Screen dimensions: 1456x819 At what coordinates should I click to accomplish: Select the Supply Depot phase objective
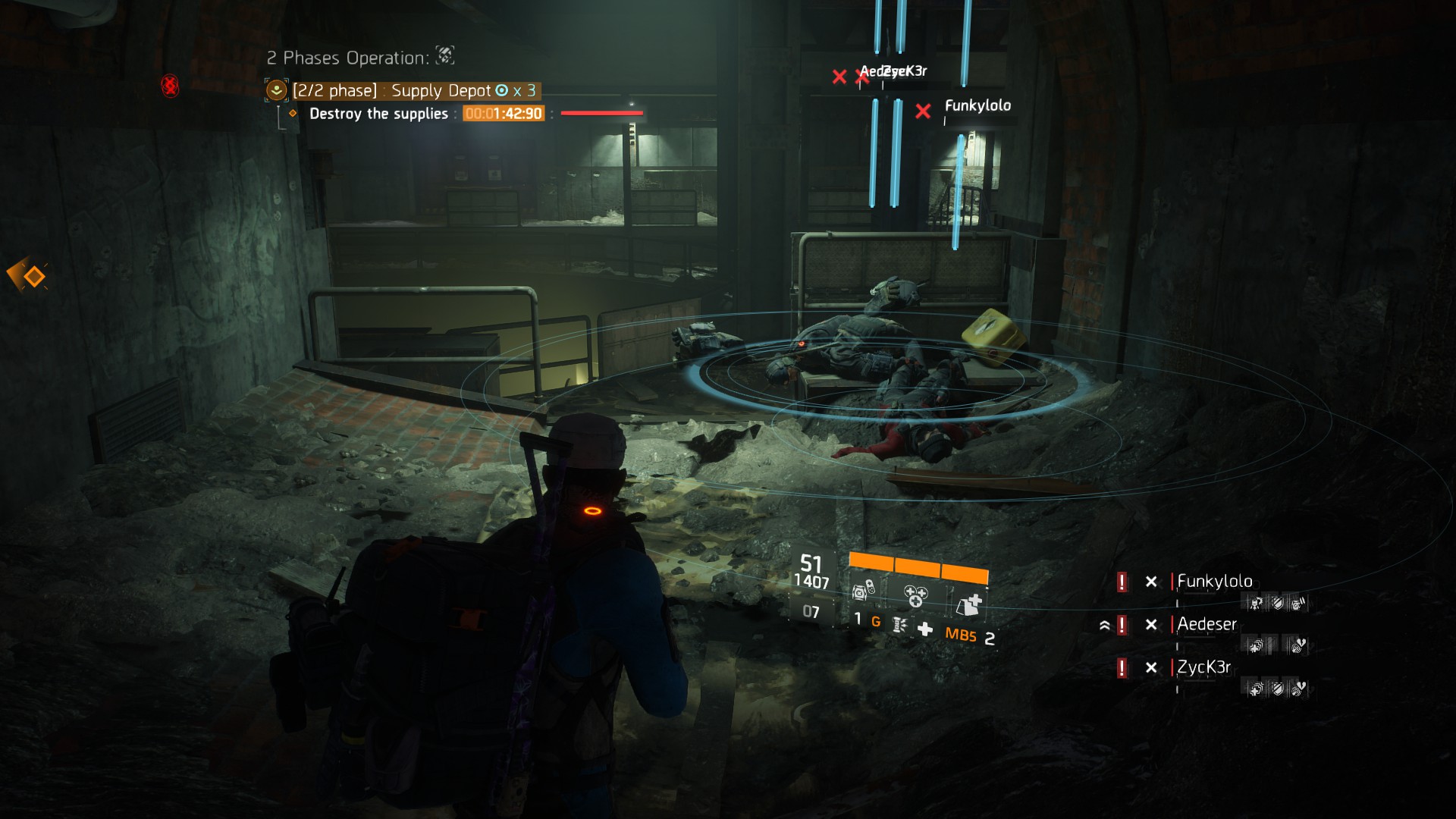click(440, 91)
